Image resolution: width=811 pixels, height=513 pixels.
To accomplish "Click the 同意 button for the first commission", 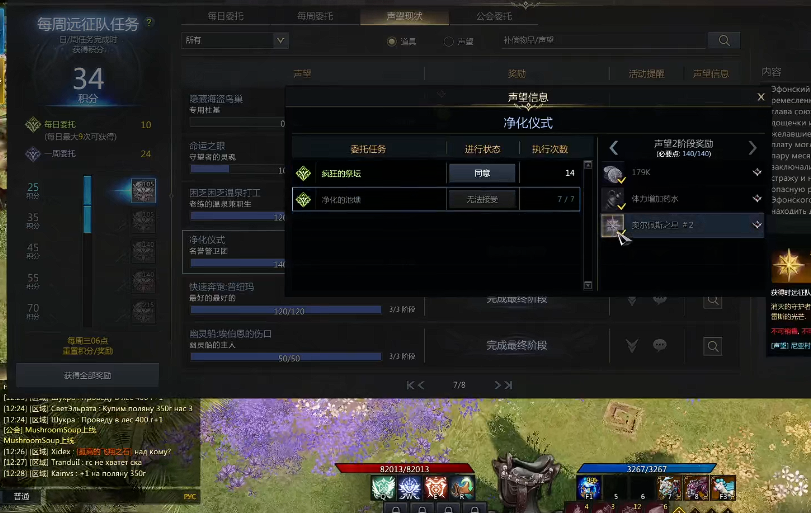I will click(481, 173).
